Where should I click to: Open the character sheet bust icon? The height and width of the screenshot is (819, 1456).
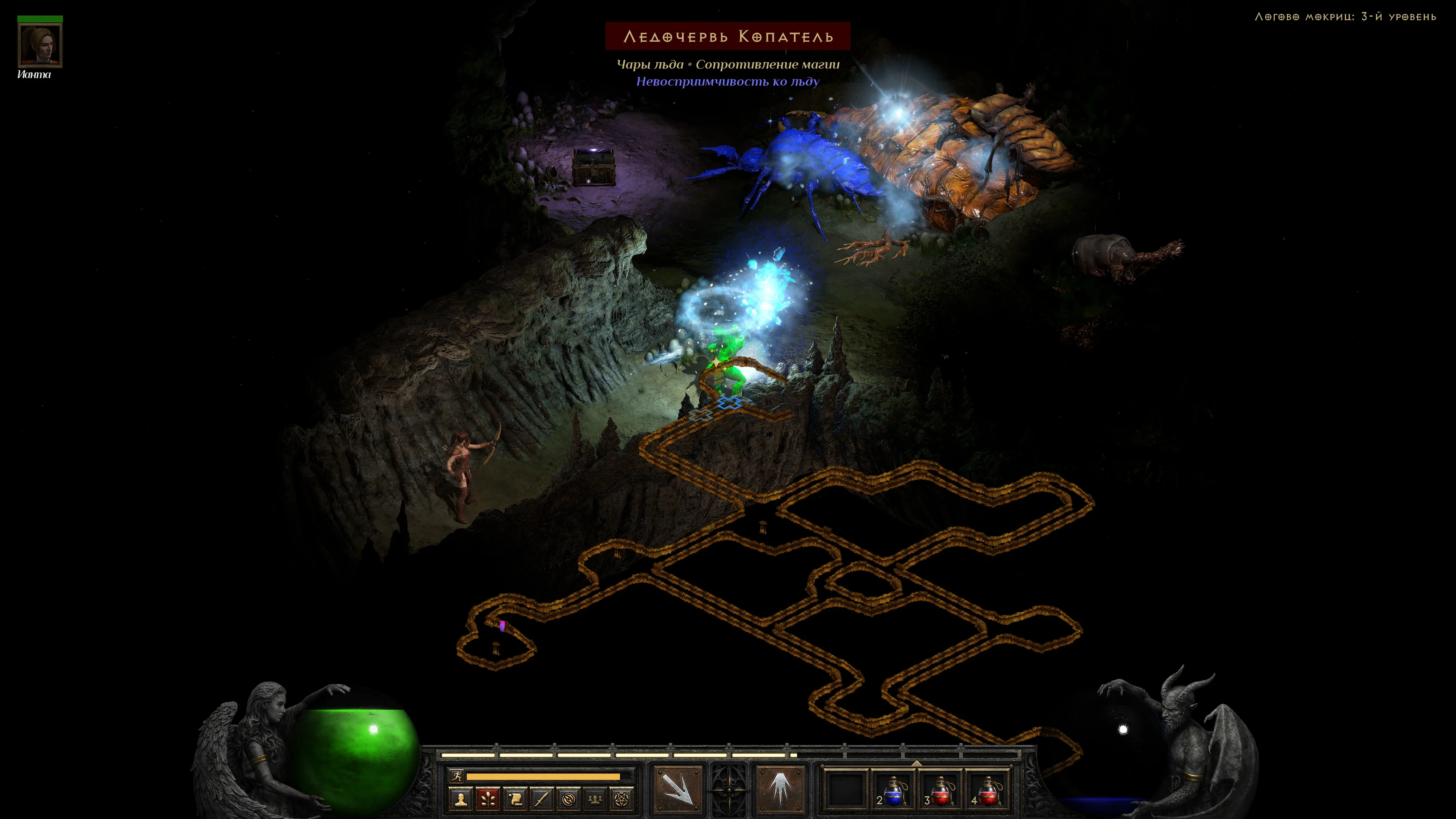pyautogui.click(x=461, y=799)
